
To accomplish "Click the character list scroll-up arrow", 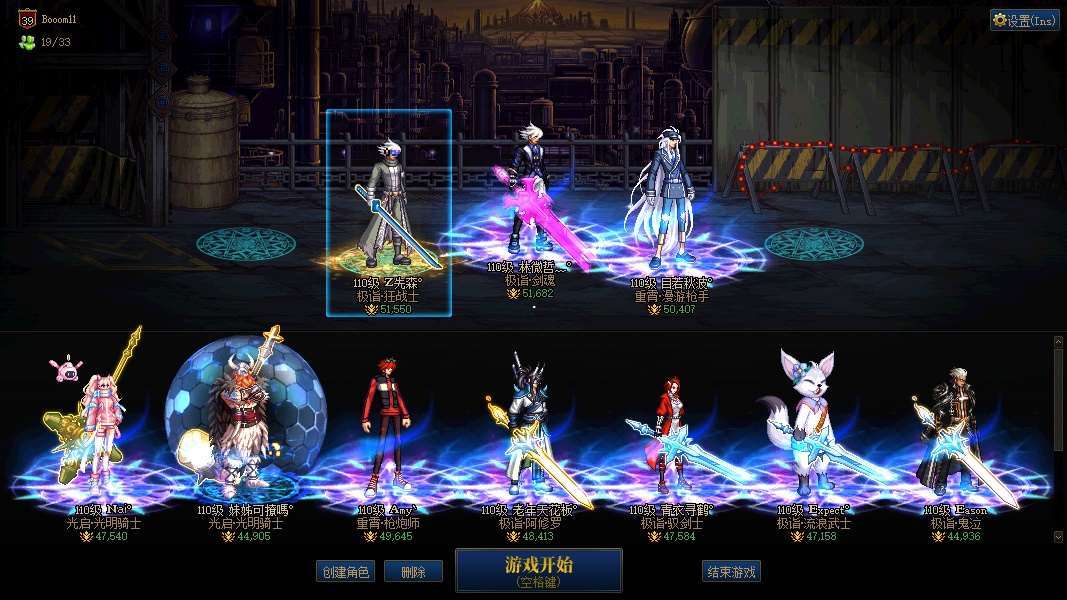I will [1059, 341].
